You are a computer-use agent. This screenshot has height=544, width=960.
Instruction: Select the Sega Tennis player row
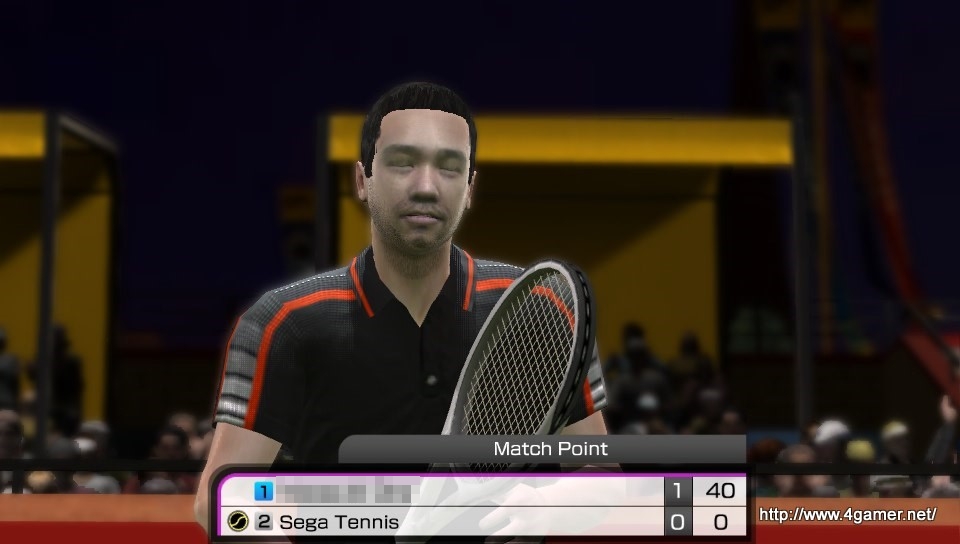440,521
